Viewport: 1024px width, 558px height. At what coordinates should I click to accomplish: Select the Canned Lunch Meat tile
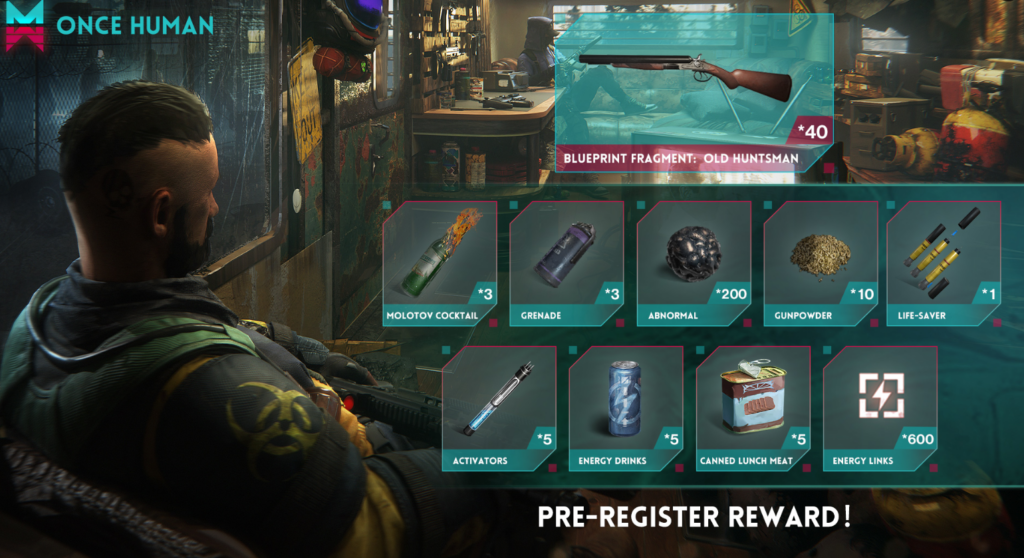753,407
